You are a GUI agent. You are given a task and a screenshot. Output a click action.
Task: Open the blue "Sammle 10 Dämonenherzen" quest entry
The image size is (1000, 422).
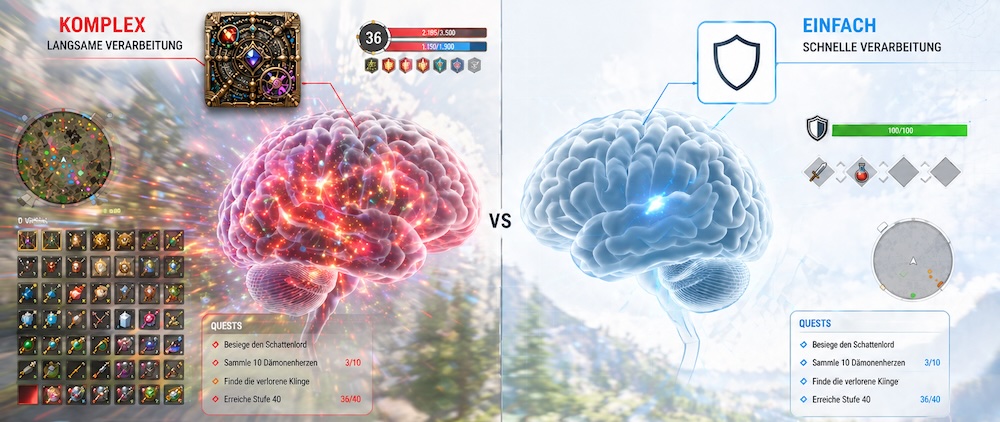pyautogui.click(x=860, y=362)
